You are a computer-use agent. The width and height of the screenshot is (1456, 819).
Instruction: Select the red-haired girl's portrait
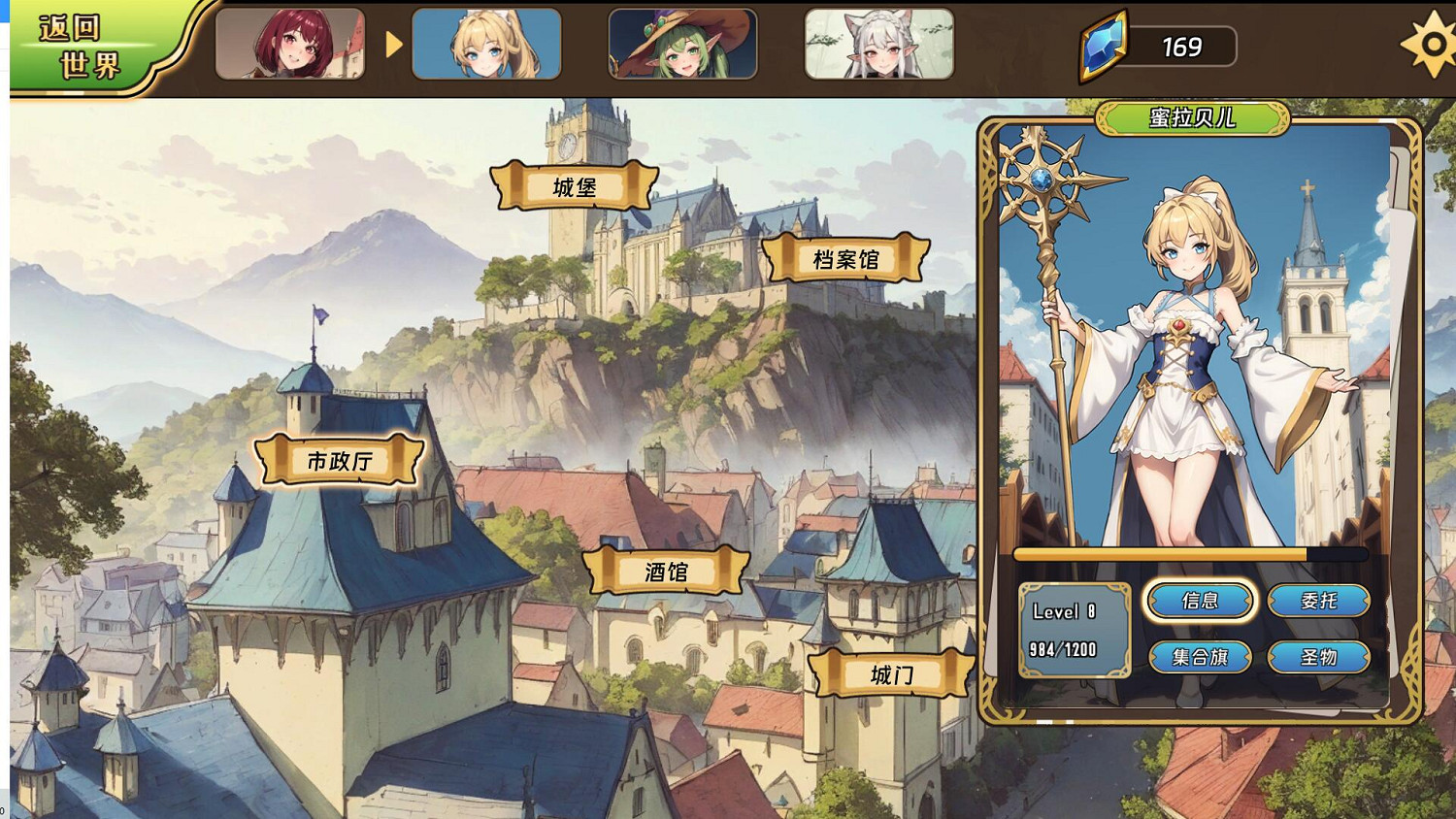[290, 43]
